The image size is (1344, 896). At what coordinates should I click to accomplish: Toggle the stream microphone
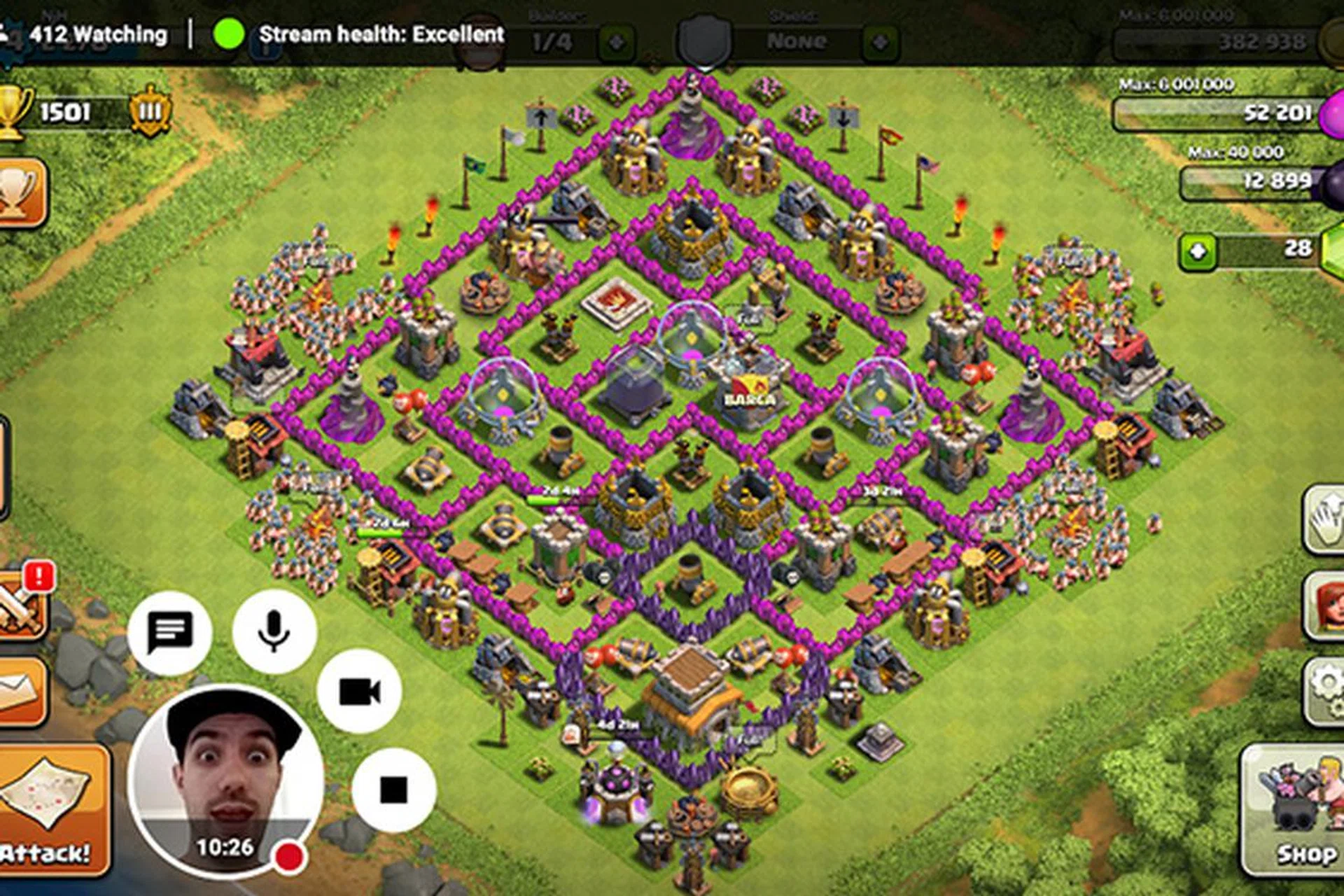pyautogui.click(x=274, y=631)
